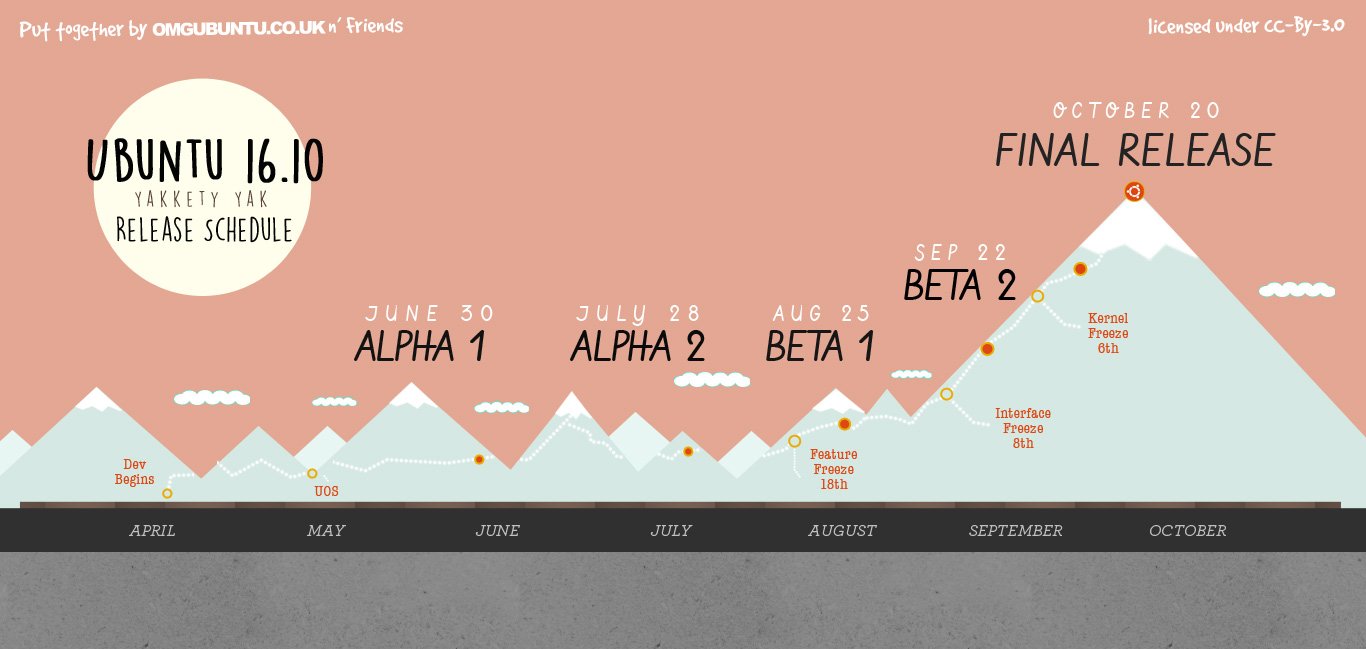Image resolution: width=1366 pixels, height=649 pixels.
Task: Click the UOS marker dot
Action: click(x=312, y=474)
